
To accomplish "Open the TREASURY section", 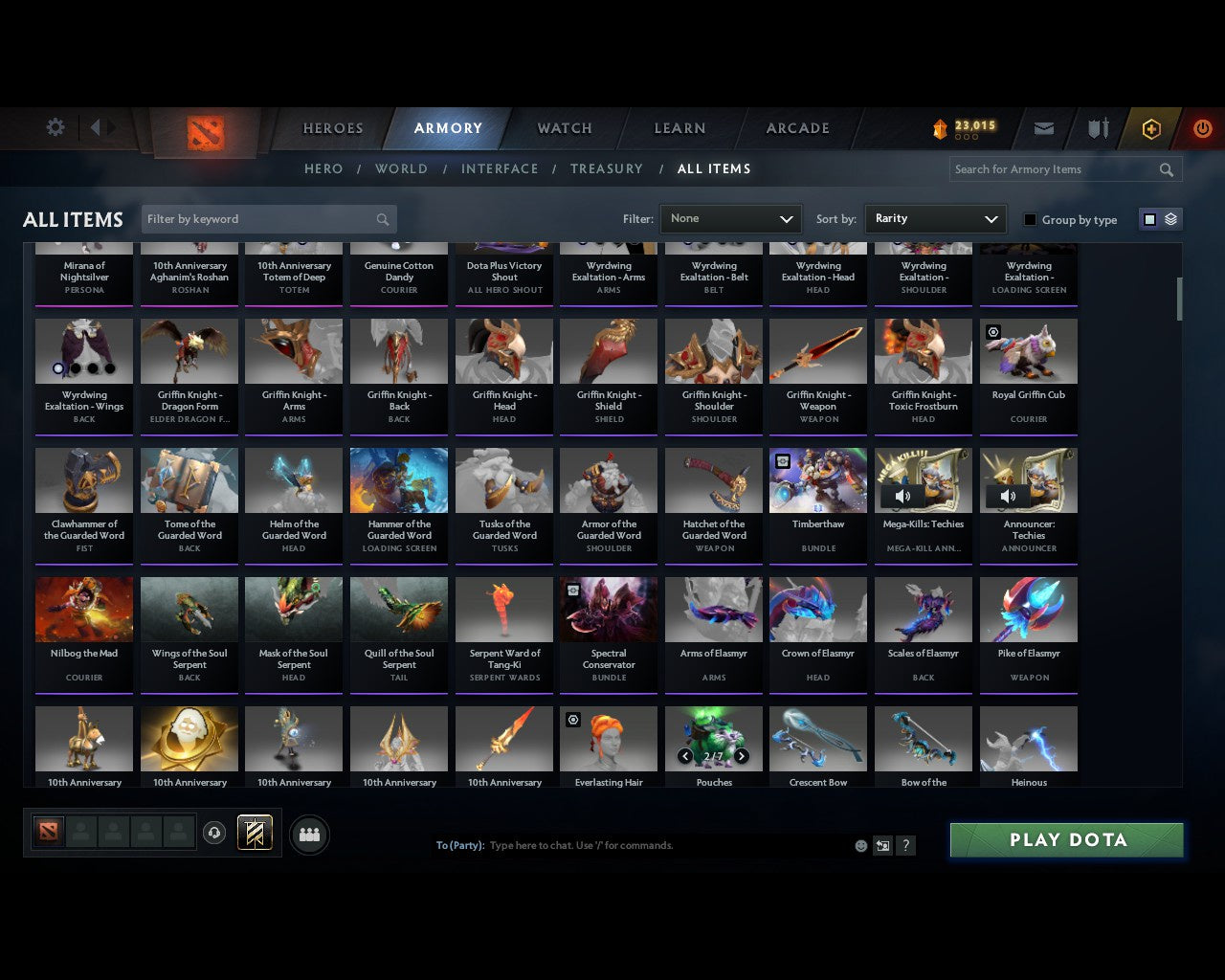I will pyautogui.click(x=606, y=168).
